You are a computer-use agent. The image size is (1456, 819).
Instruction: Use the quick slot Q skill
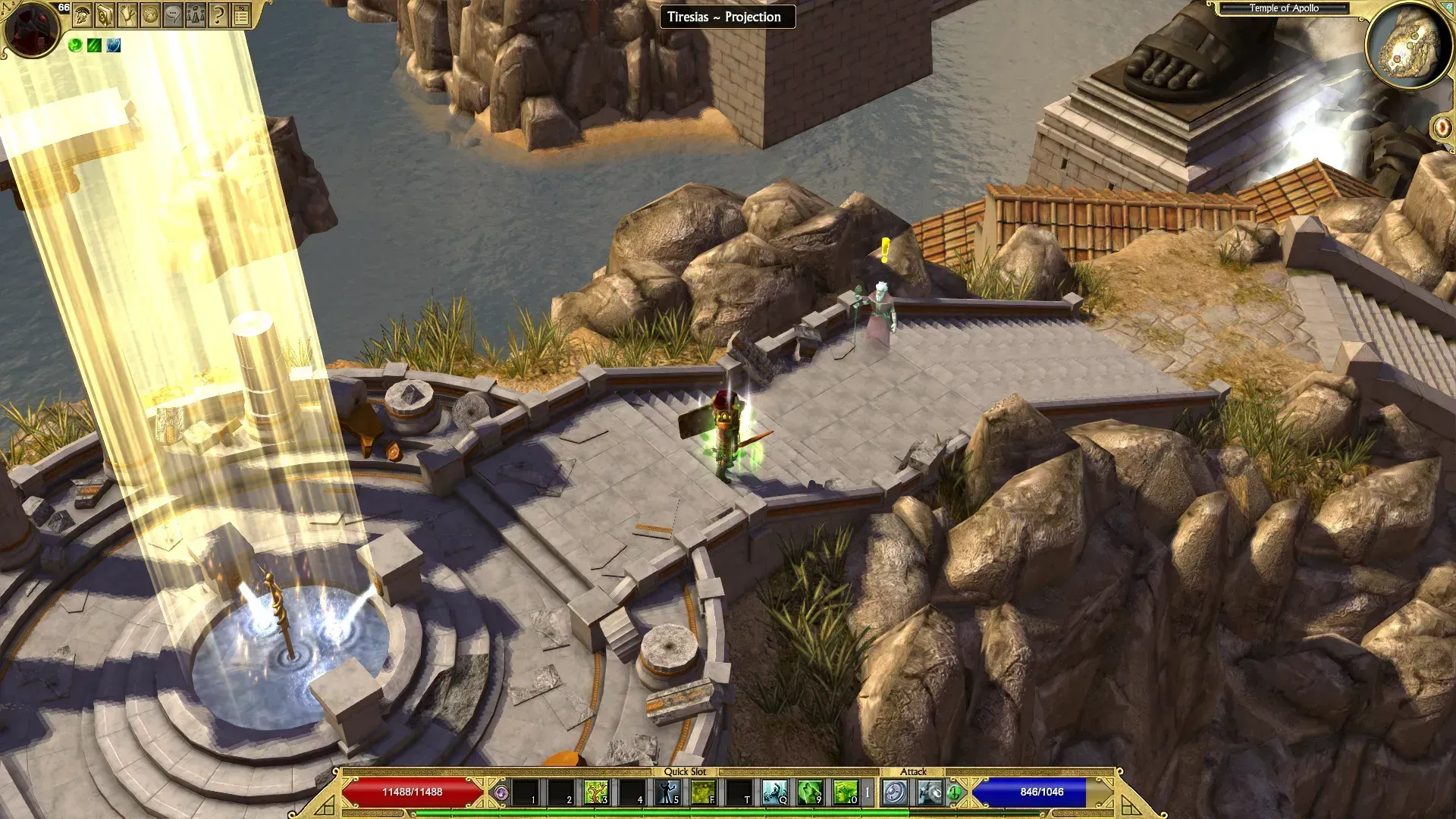click(774, 792)
